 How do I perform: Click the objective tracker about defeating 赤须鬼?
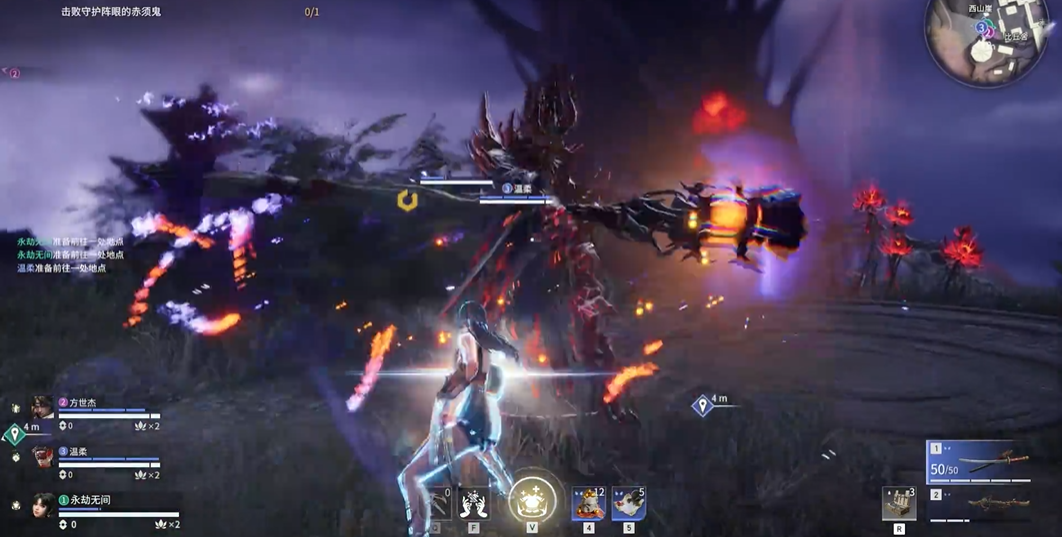[111, 12]
